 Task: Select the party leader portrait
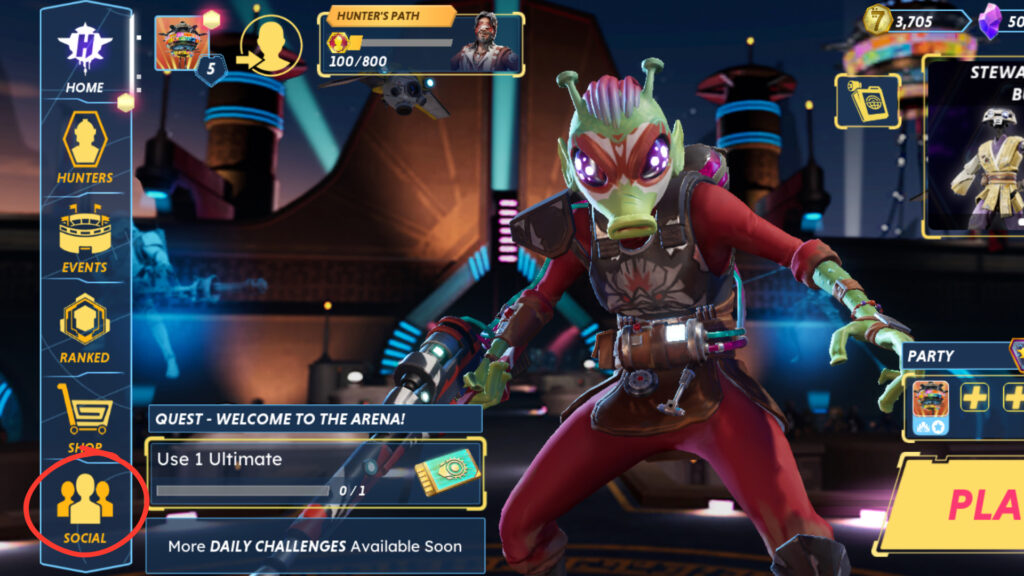930,400
